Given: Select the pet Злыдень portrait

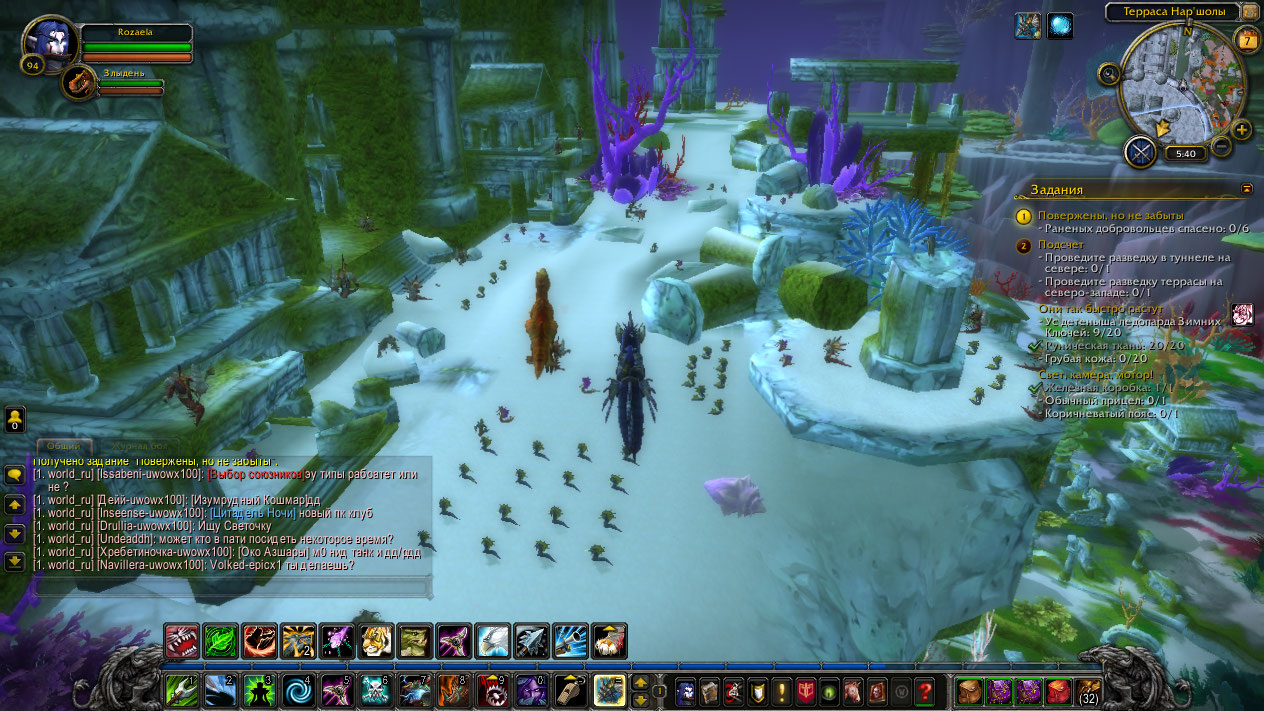Looking at the screenshot, I should tap(78, 82).
